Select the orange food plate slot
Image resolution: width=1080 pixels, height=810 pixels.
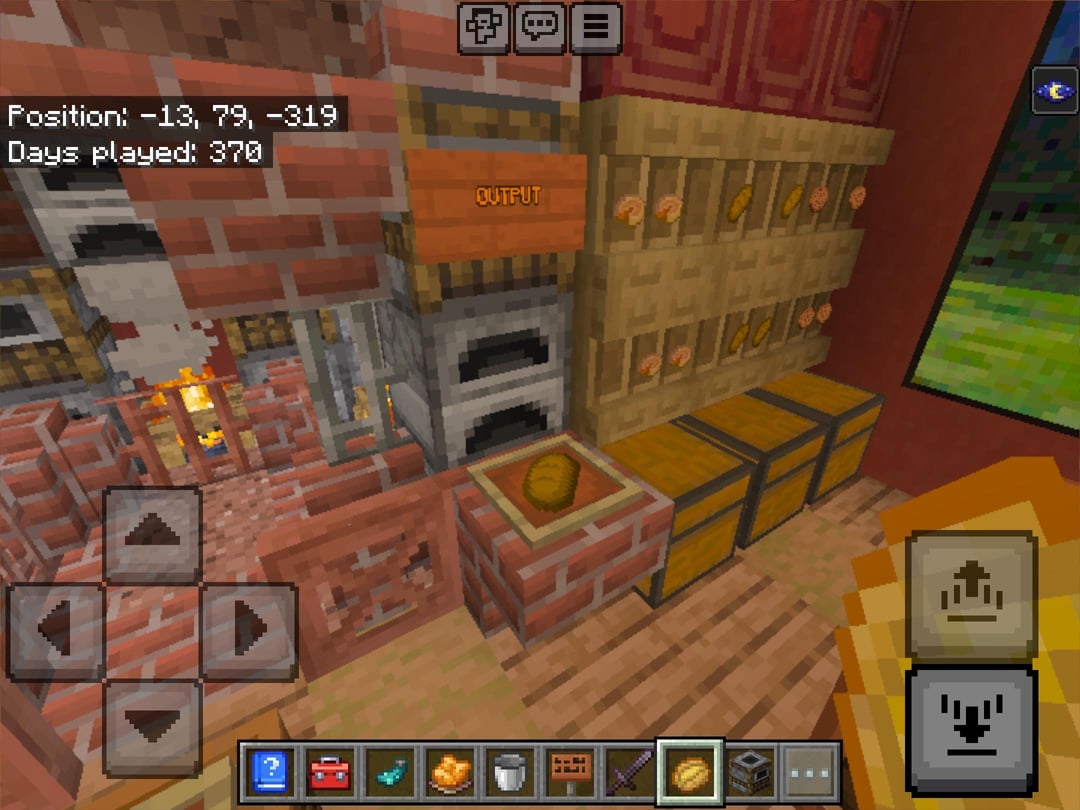(x=449, y=773)
